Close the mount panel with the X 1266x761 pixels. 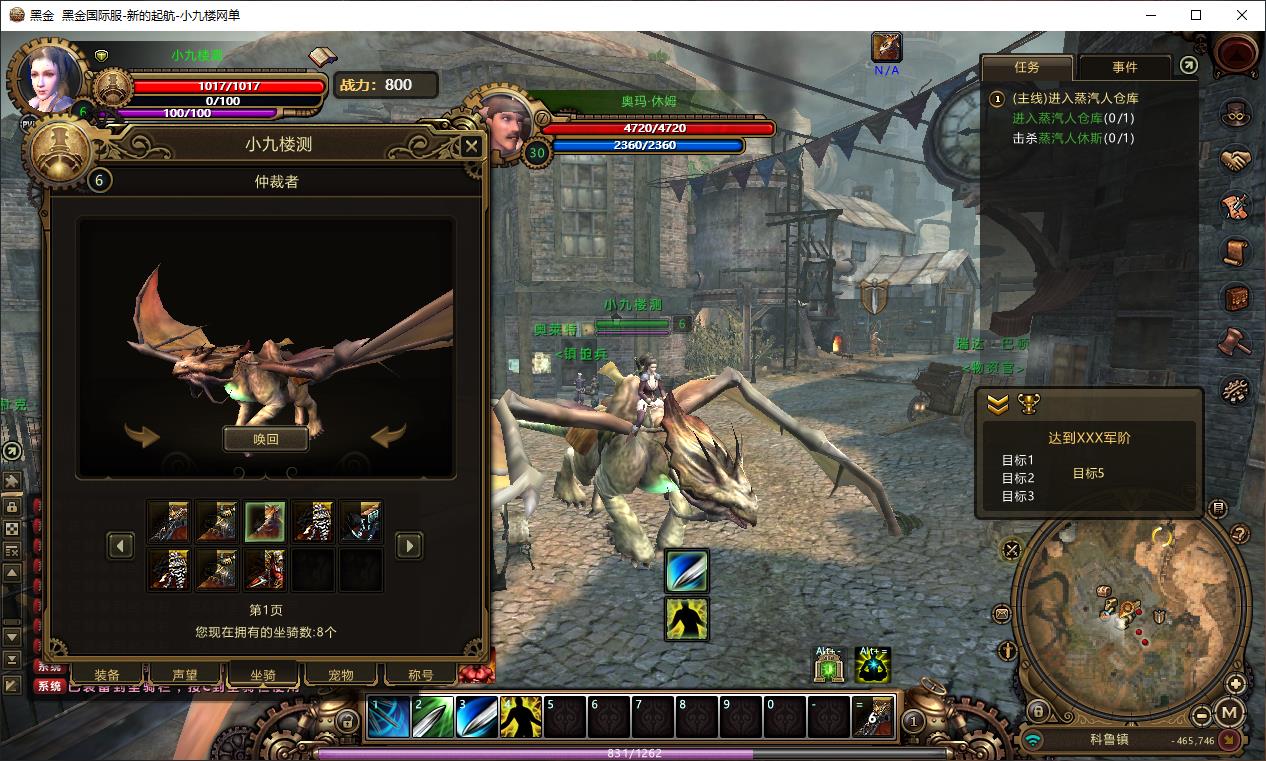point(471,147)
